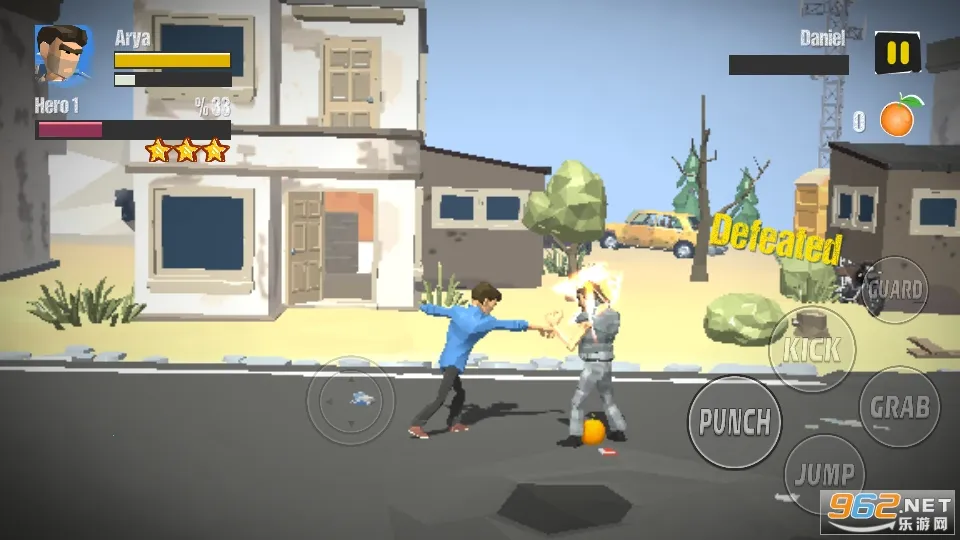Tap the PUNCH attack button
960x540 pixels.
click(734, 422)
